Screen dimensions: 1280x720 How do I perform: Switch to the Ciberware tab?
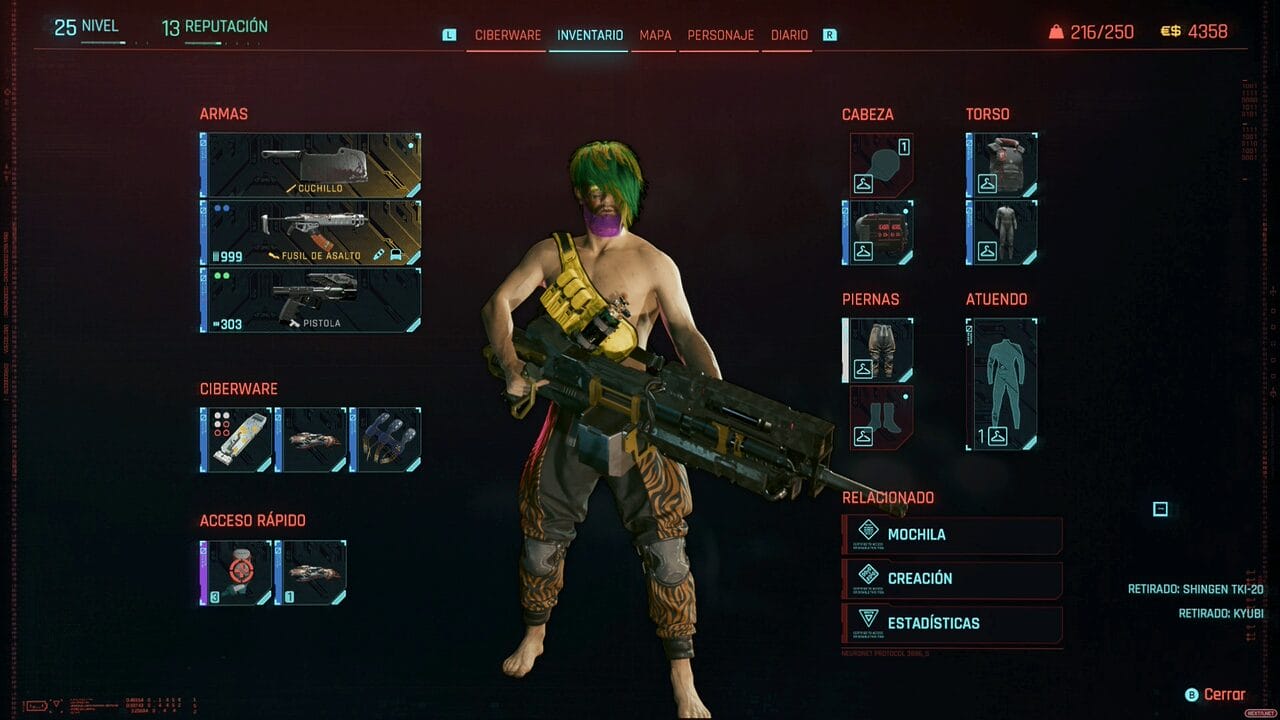[x=507, y=35]
